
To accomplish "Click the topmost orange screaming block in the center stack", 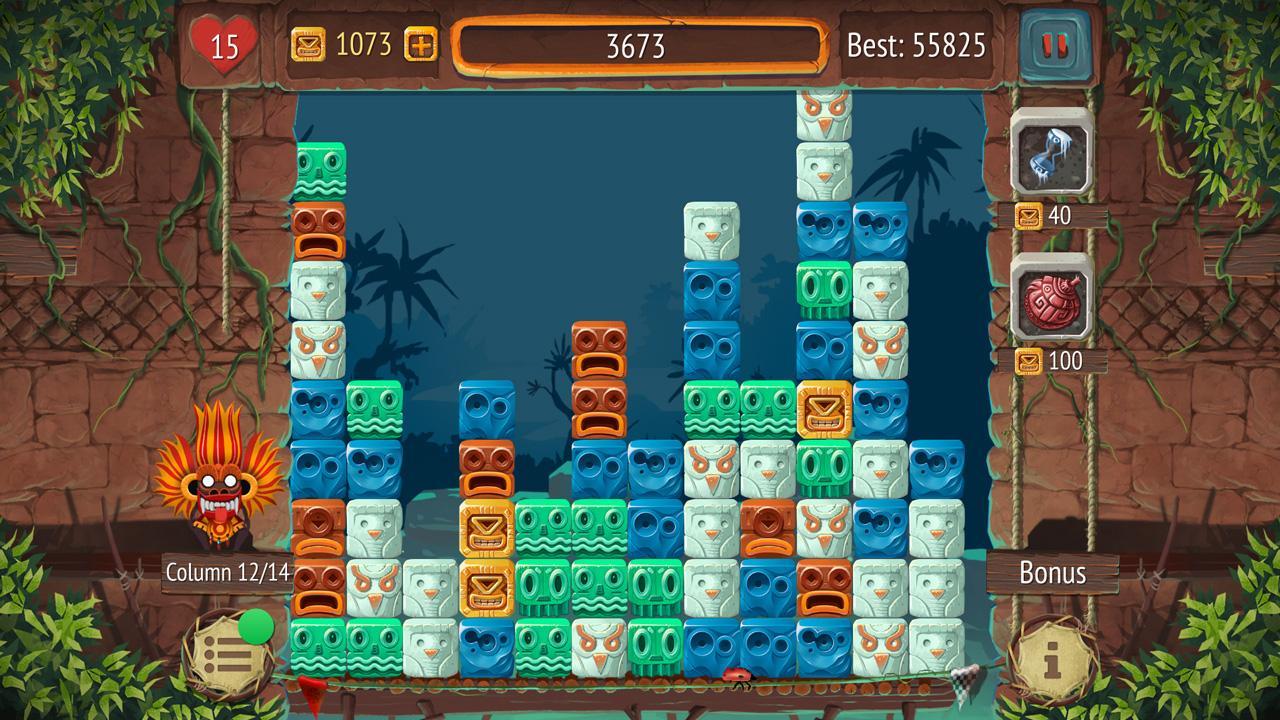I will [599, 349].
